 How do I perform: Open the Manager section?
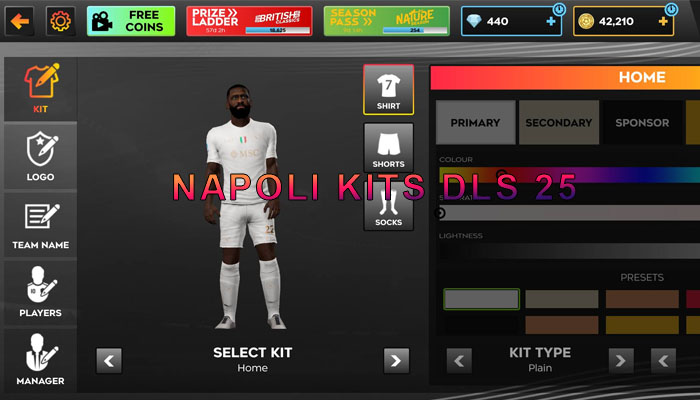pyautogui.click(x=40, y=359)
